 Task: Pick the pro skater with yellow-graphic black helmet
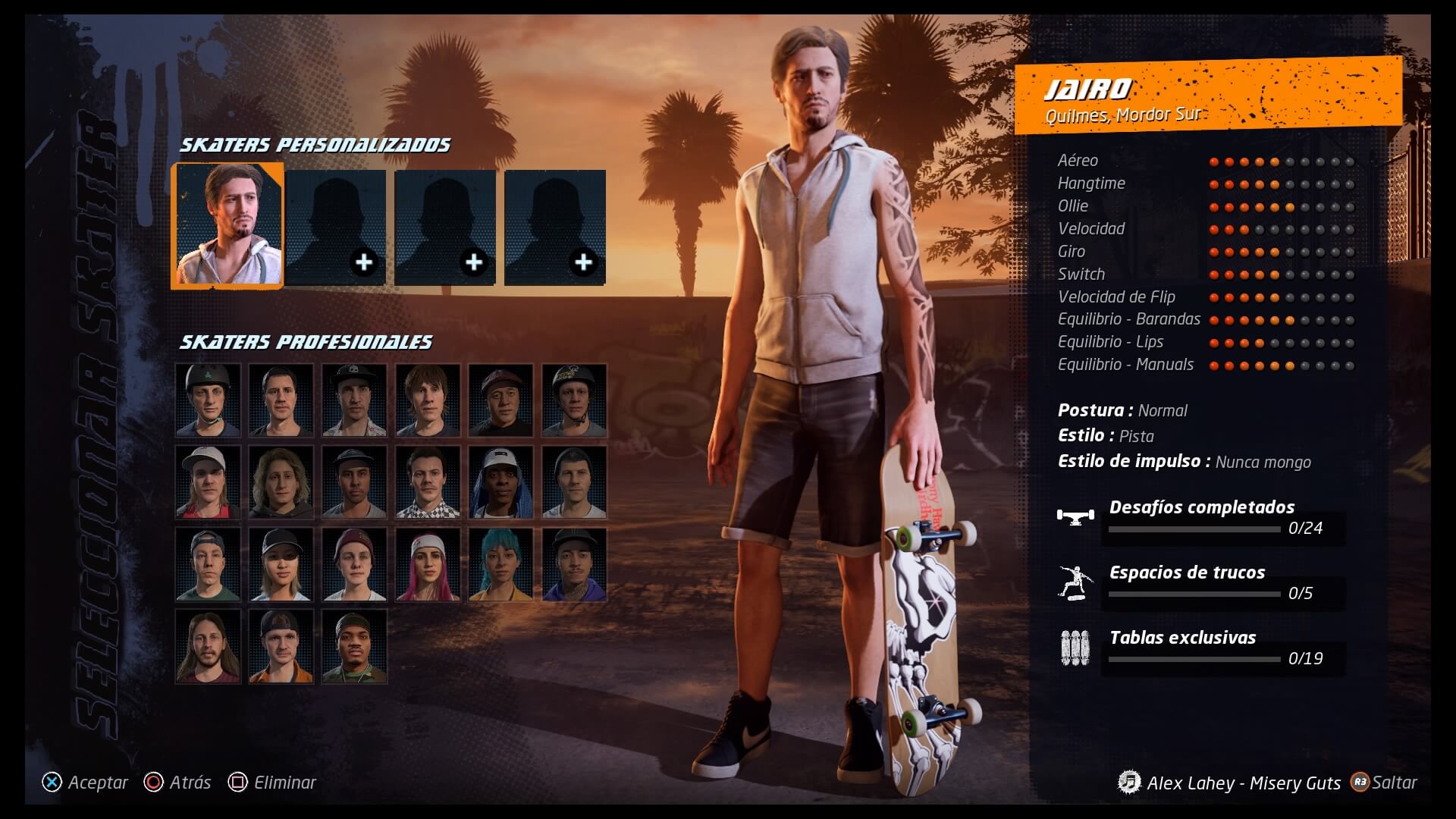pos(574,400)
